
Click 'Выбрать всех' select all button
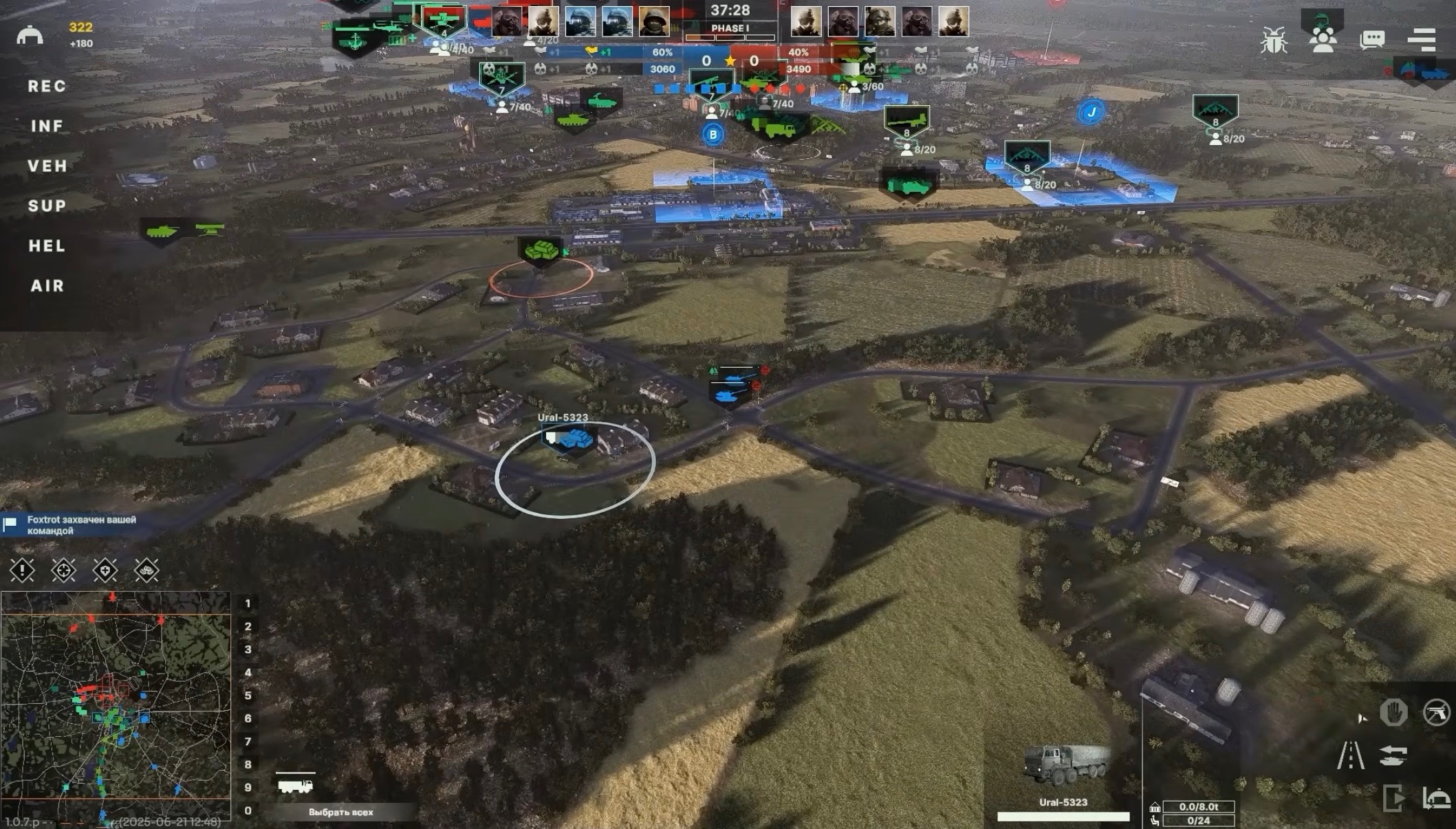(x=341, y=812)
